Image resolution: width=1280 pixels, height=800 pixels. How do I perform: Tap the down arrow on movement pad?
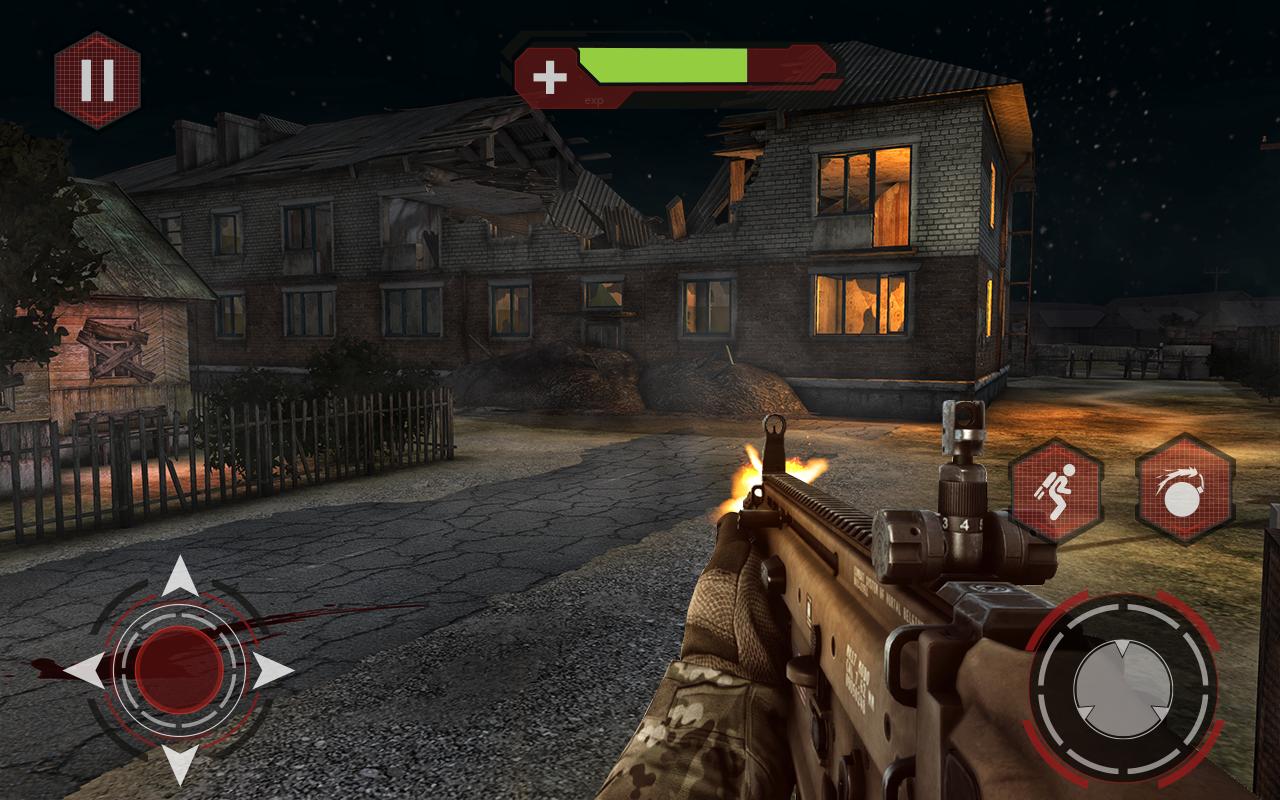[x=180, y=764]
